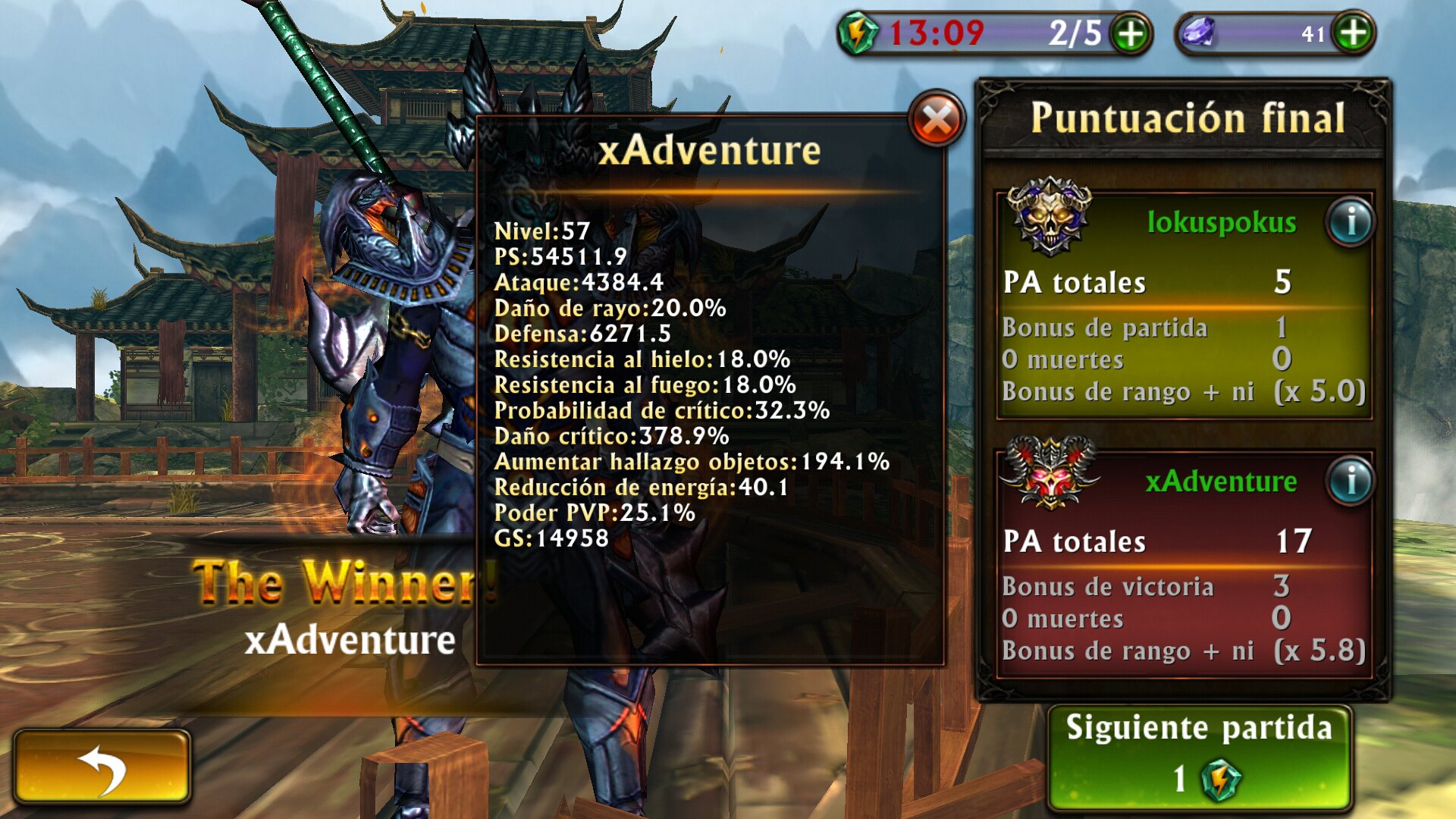The width and height of the screenshot is (1456, 819).
Task: Show info for xAdventure
Action: [1351, 482]
